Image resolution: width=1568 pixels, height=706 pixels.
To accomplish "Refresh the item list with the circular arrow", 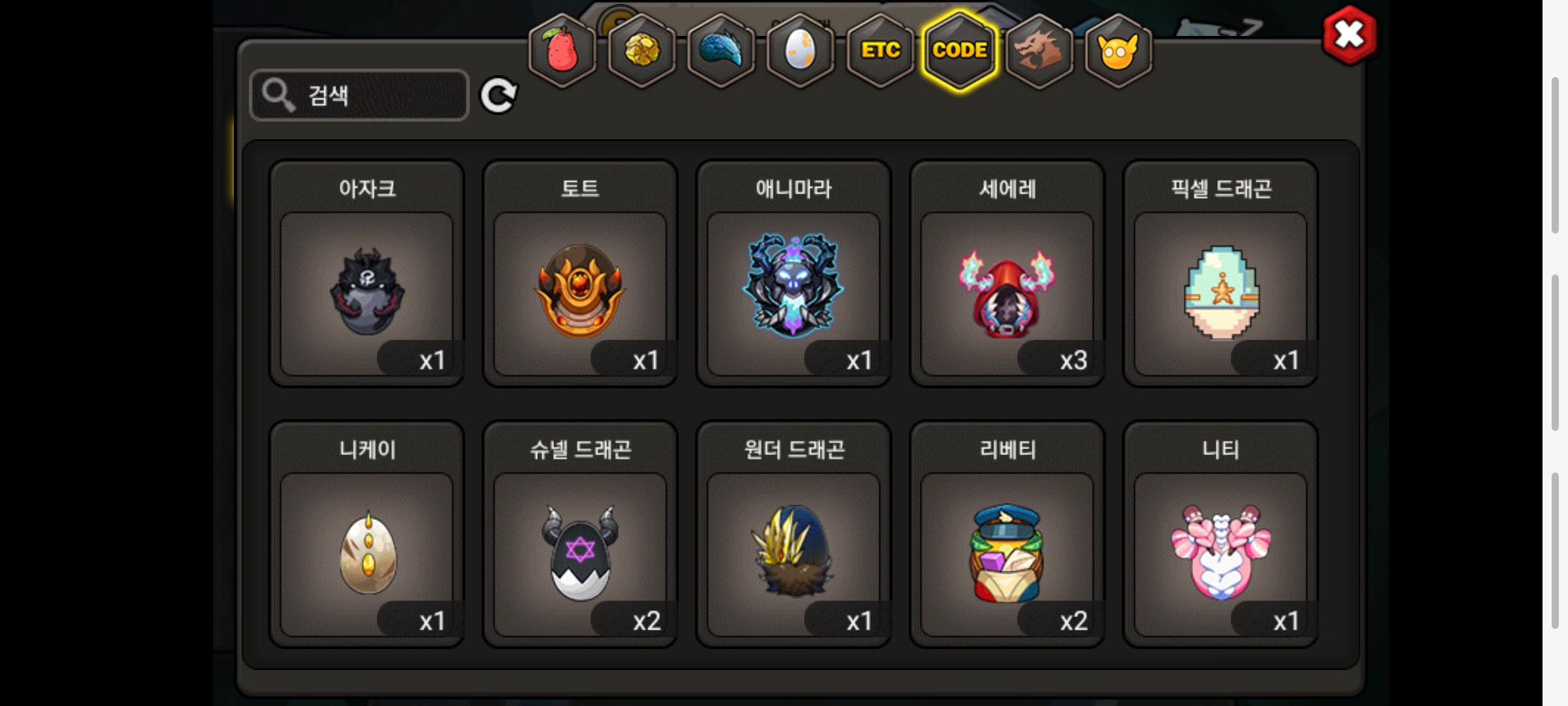I will point(498,95).
